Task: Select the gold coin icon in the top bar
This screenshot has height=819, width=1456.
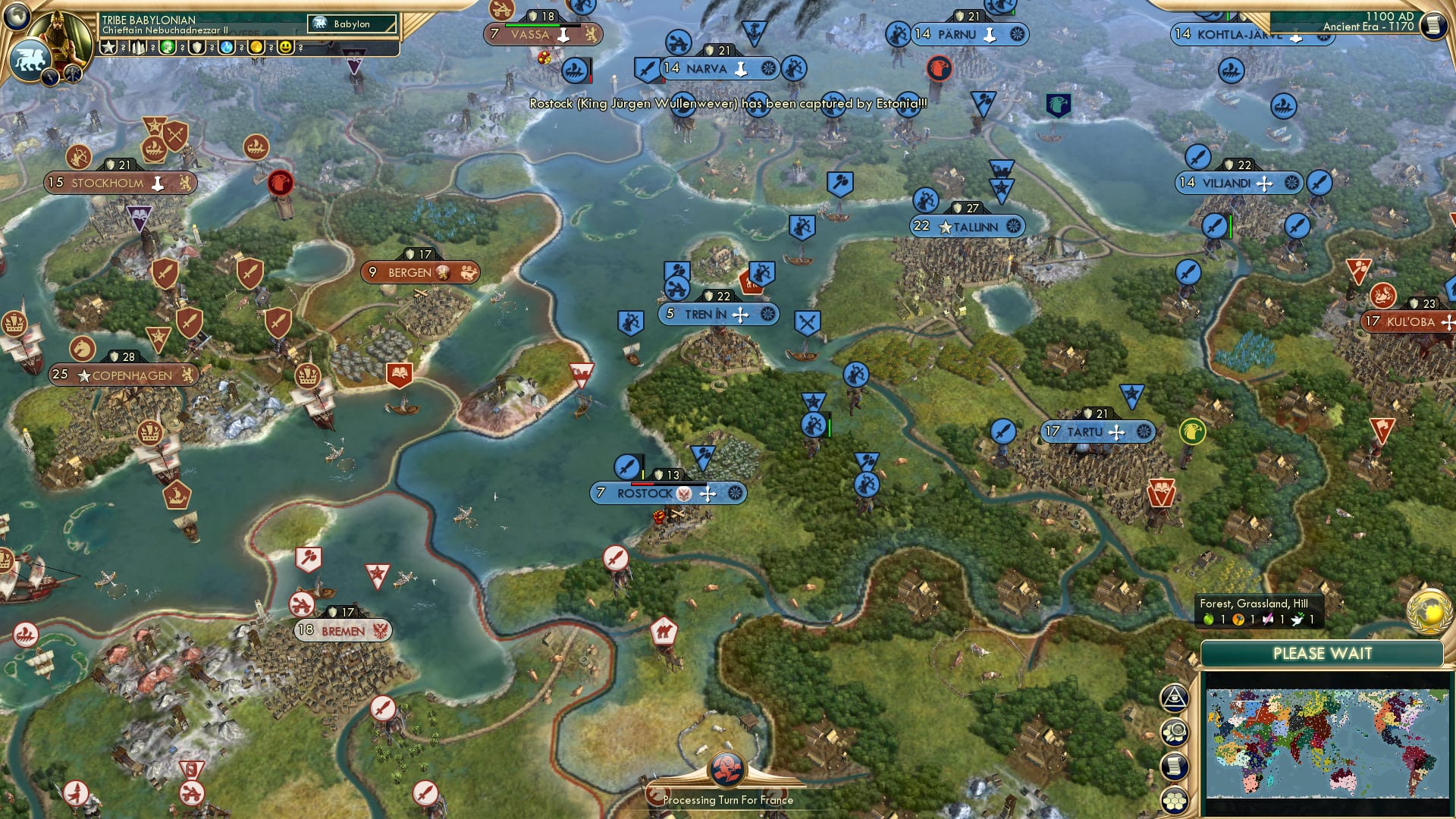Action: [257, 47]
